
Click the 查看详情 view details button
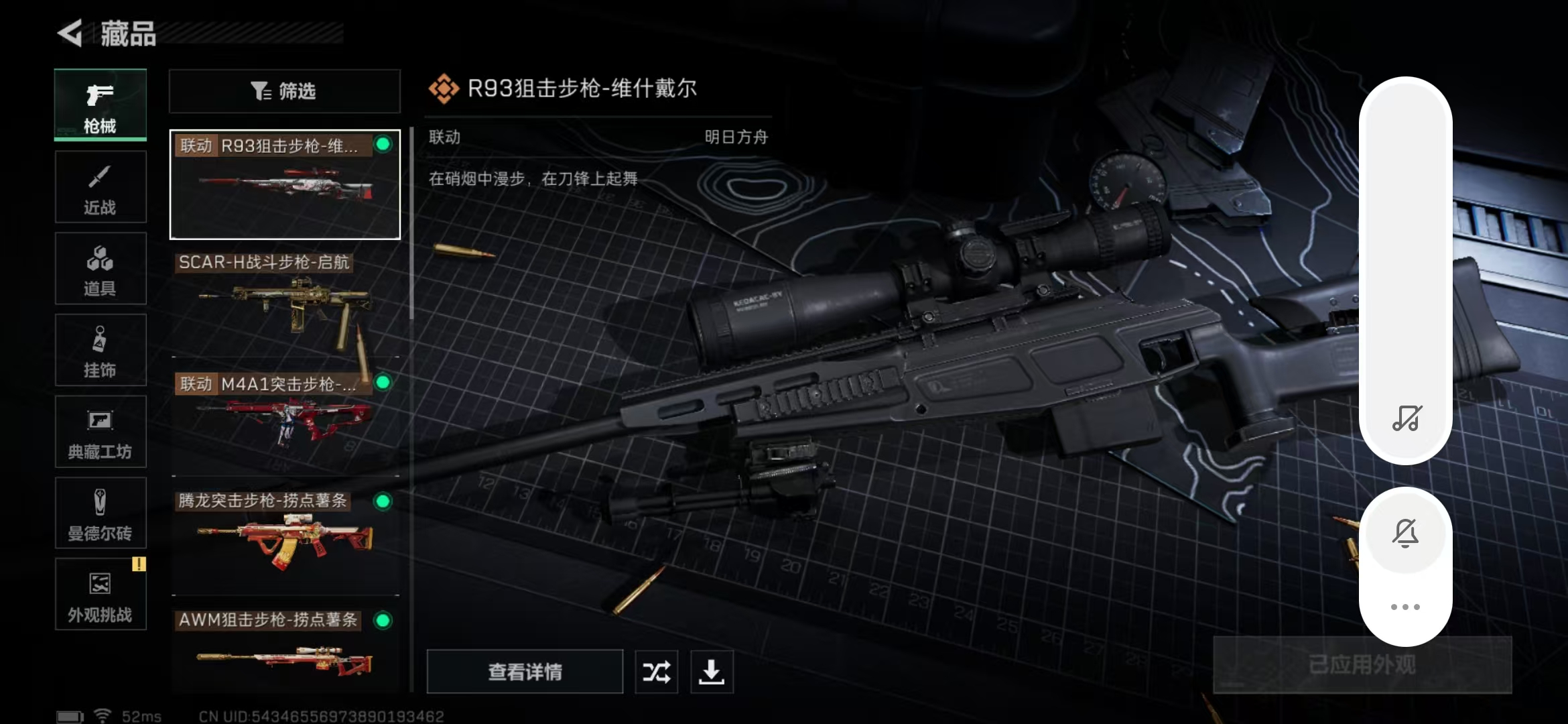(525, 671)
